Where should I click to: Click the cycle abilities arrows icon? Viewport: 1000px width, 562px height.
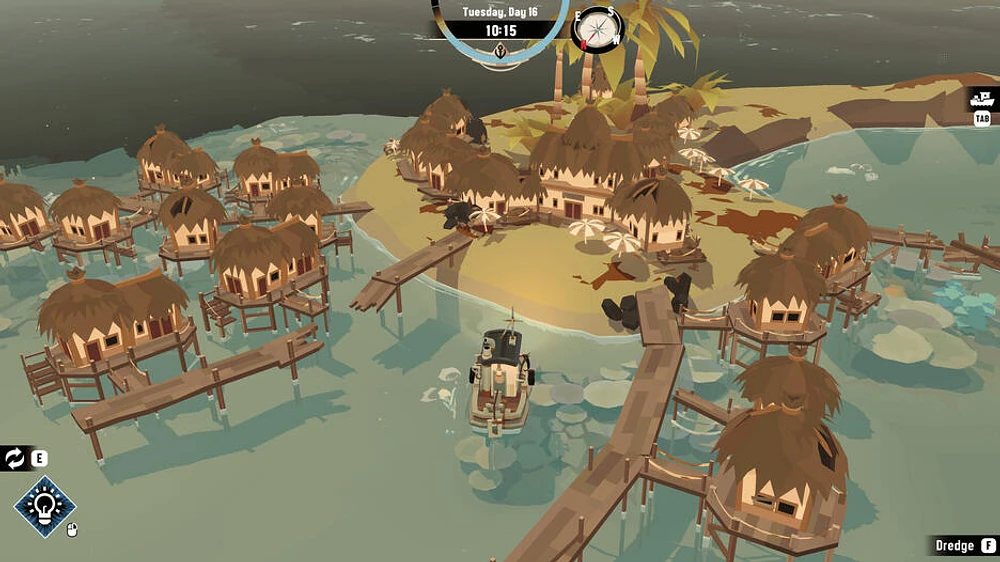coord(14,459)
